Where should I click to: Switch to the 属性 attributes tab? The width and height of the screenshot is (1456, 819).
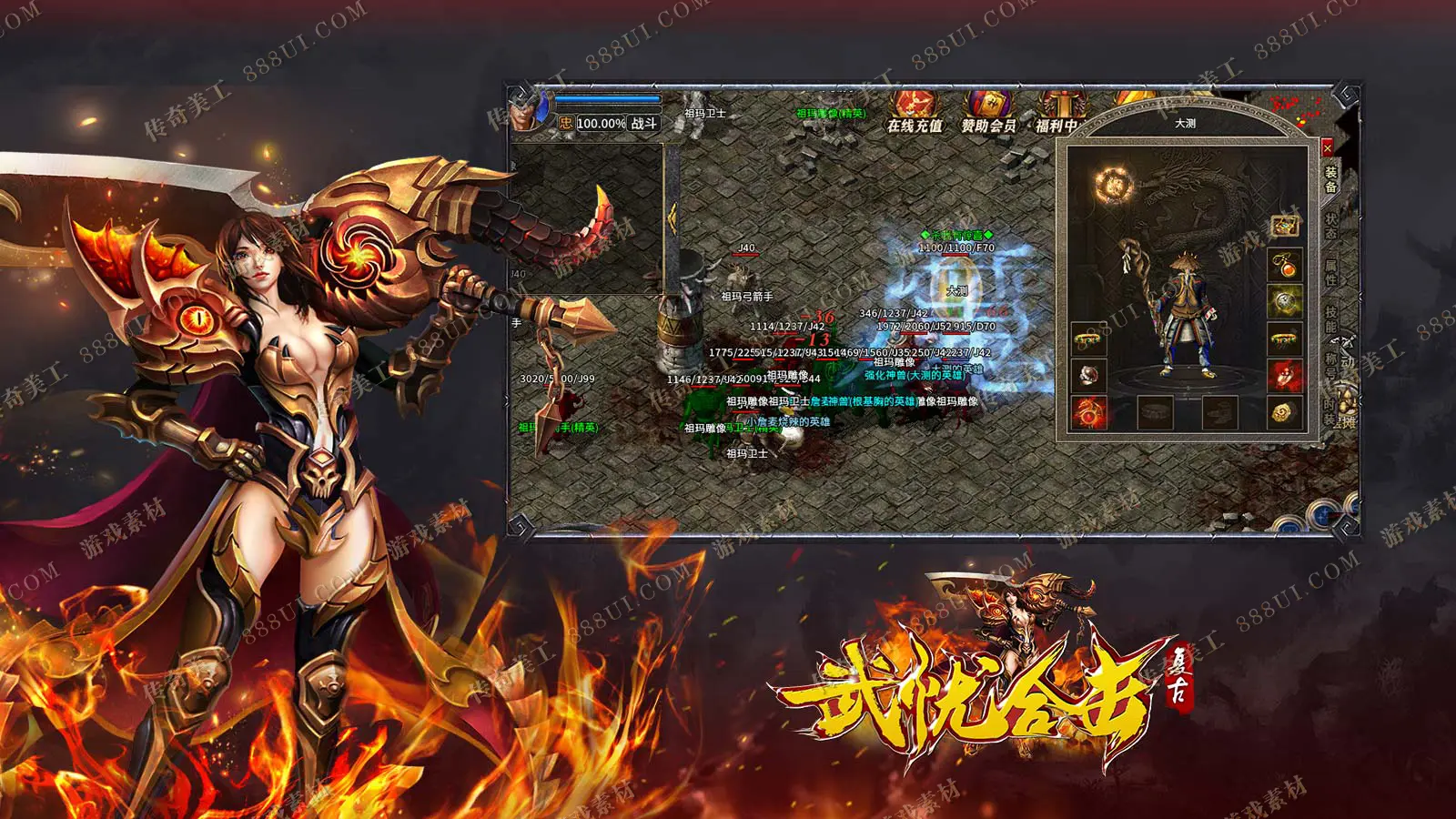pyautogui.click(x=1330, y=272)
